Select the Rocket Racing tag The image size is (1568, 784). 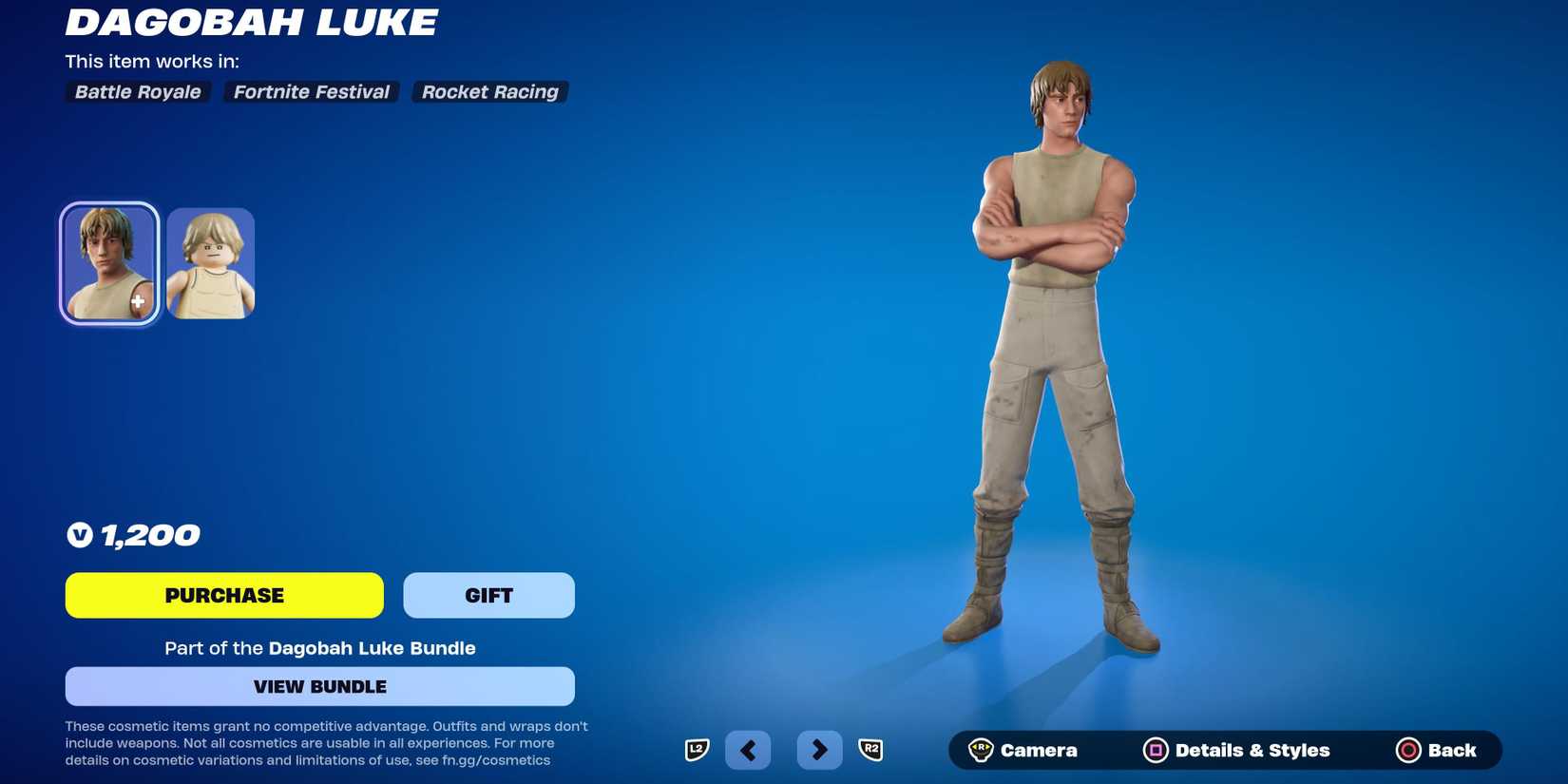(489, 91)
